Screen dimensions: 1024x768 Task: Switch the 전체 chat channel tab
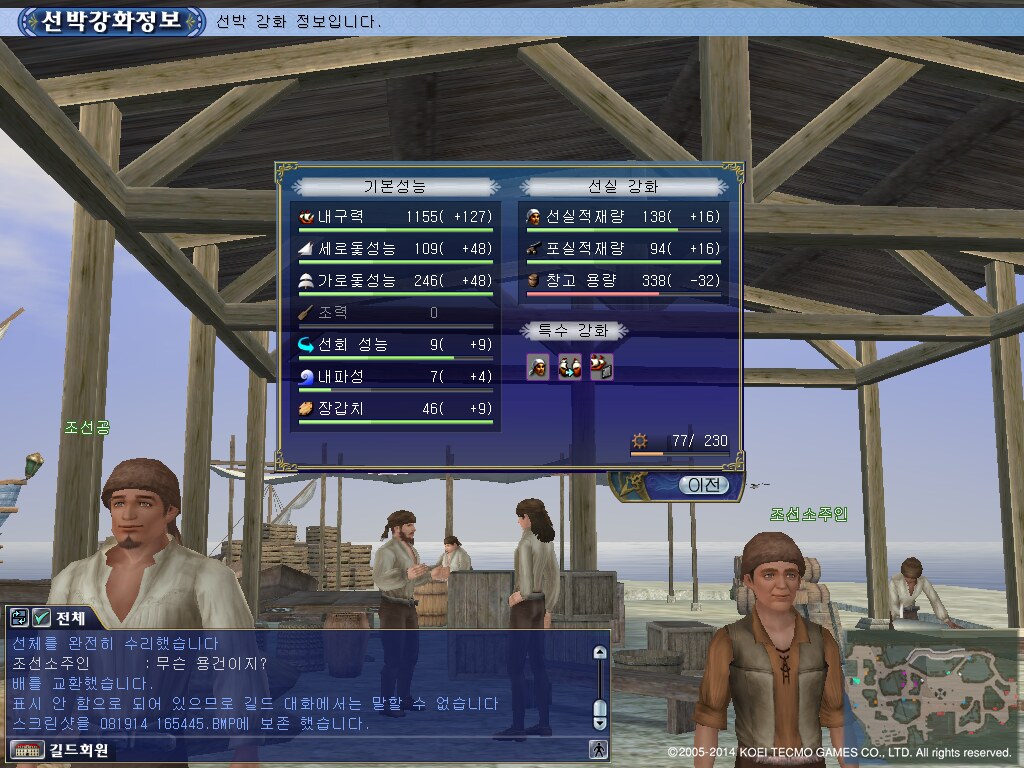(x=70, y=618)
